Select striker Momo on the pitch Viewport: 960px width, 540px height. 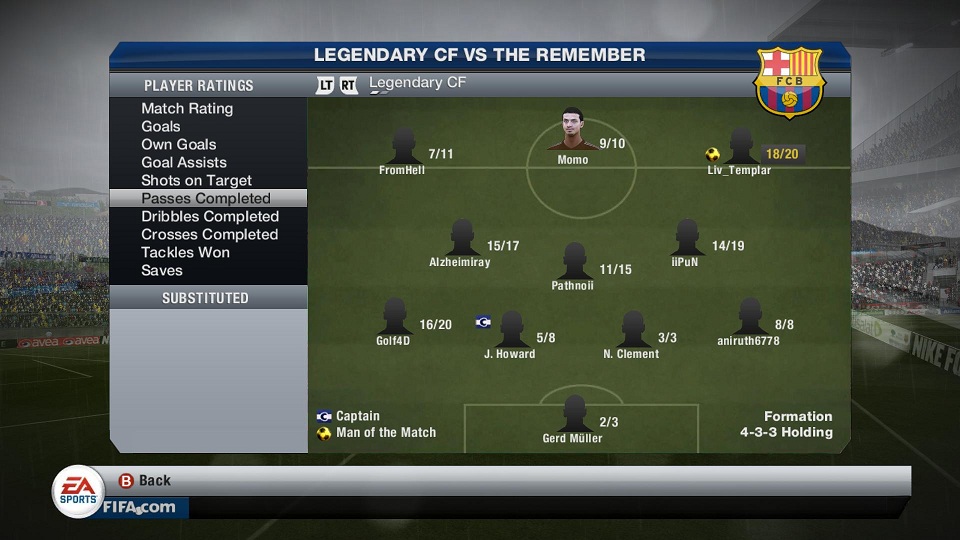coord(573,133)
